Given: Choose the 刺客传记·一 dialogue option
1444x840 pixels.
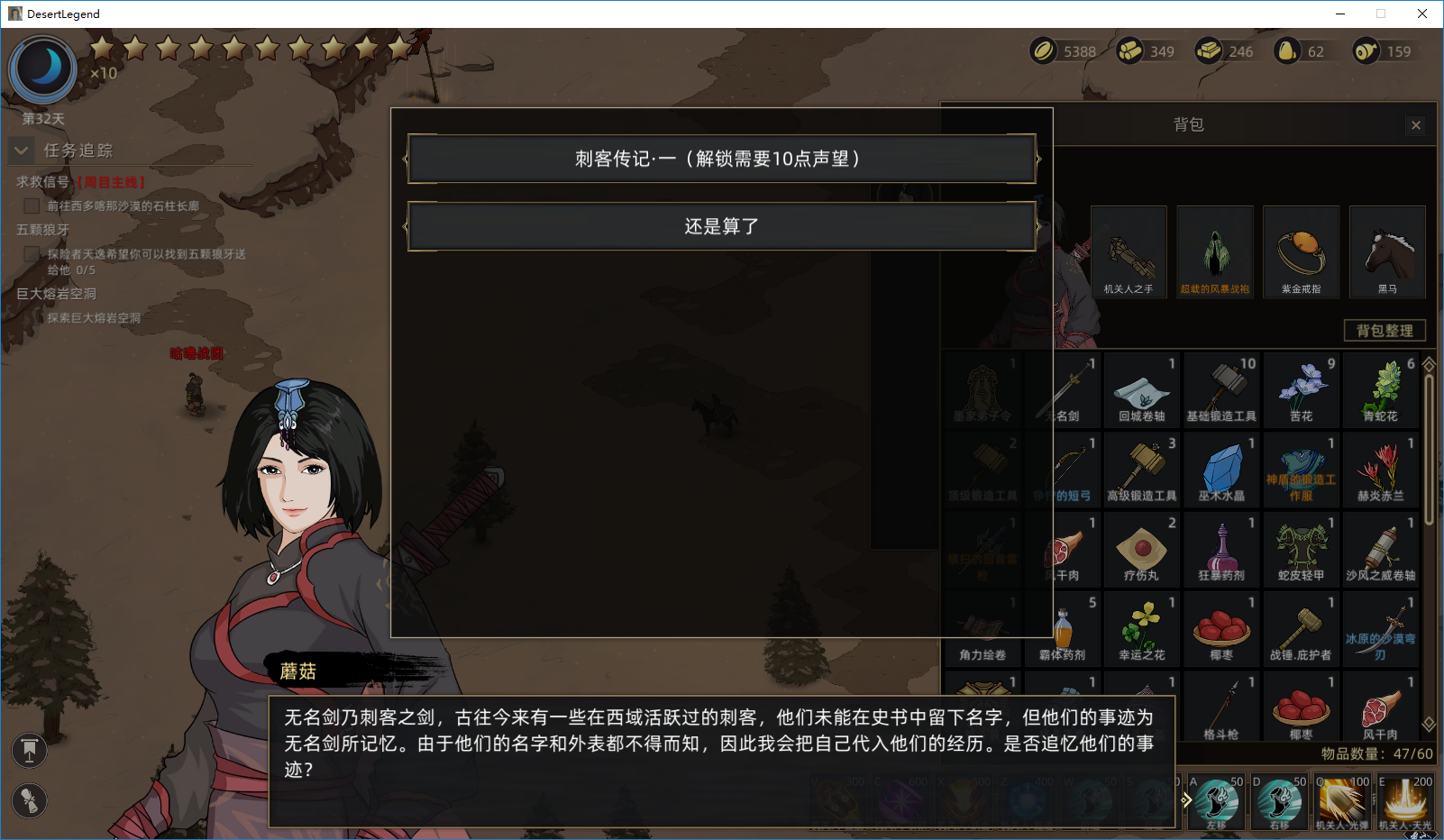Looking at the screenshot, I should (x=720, y=159).
